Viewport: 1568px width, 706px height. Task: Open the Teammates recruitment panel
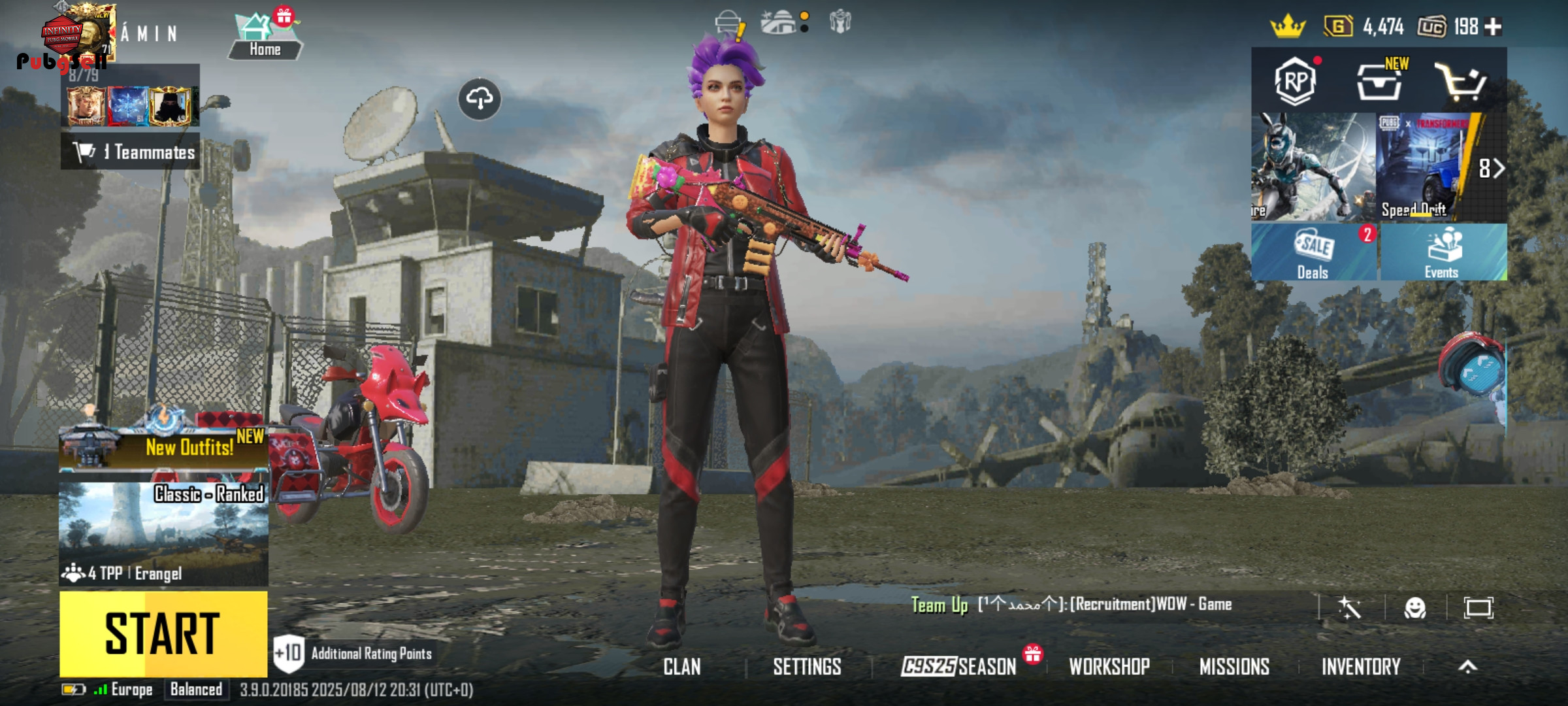pyautogui.click(x=131, y=152)
